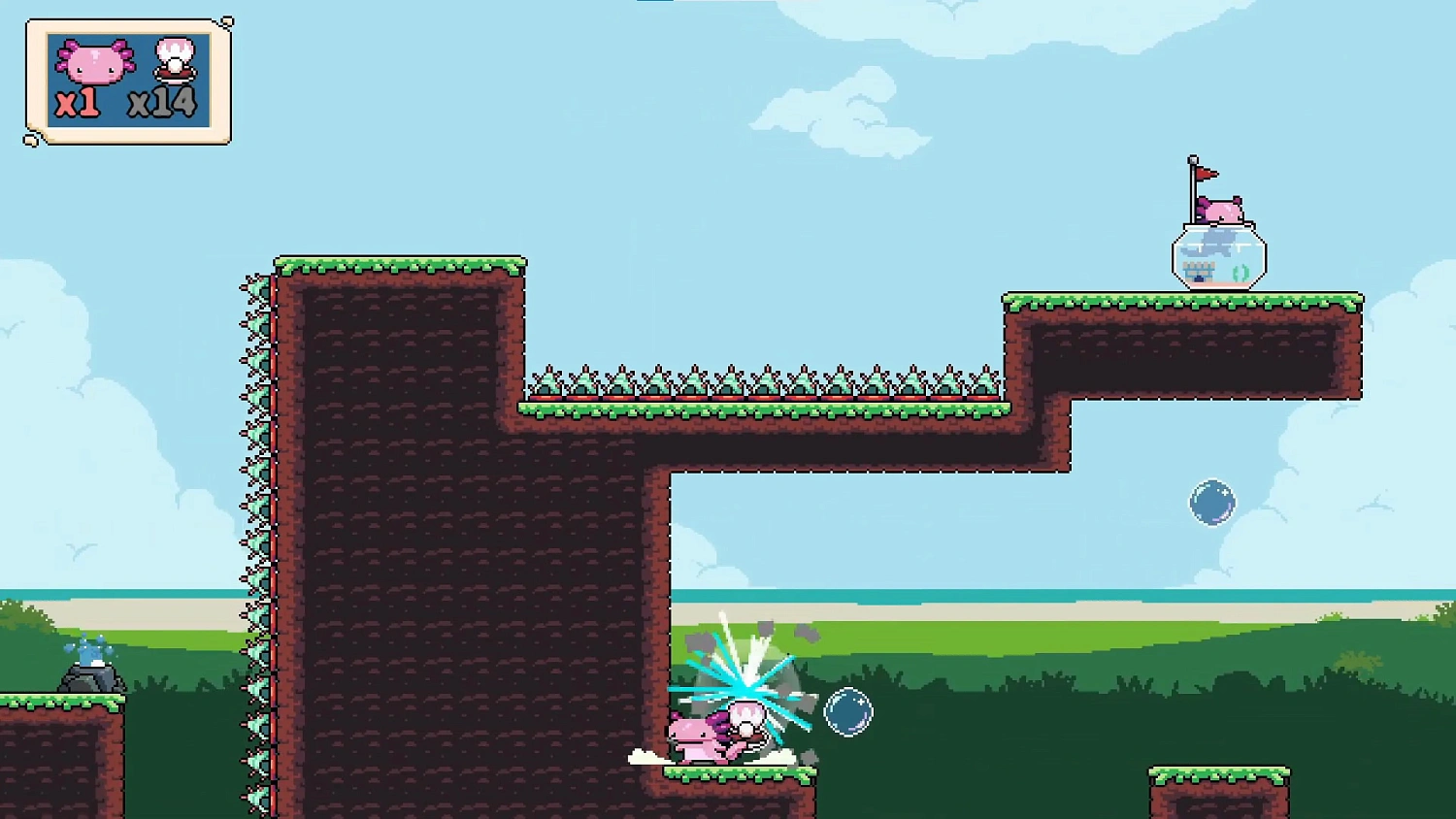Screen dimensions: 1456x819
Task: Click the speech-bubble tail of the HUD panel
Action: coord(29,141)
